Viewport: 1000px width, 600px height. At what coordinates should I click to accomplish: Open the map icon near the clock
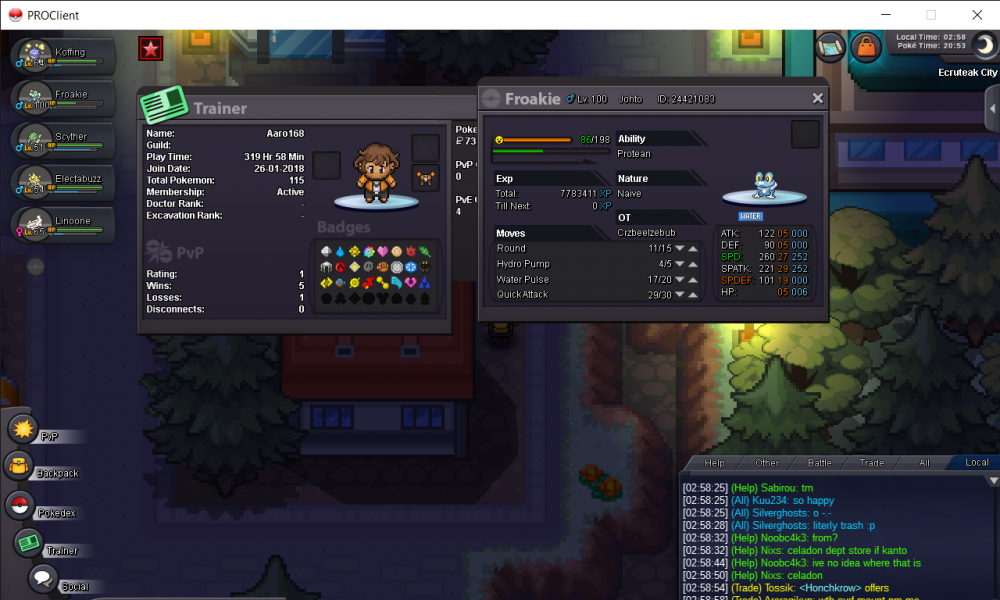click(830, 46)
